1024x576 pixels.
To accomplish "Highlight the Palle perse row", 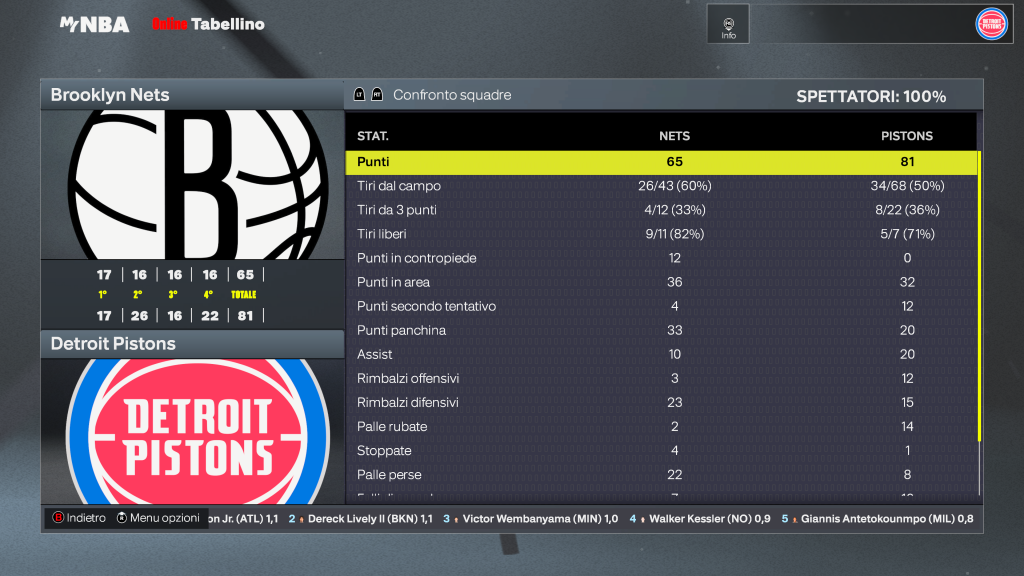I will click(661, 474).
